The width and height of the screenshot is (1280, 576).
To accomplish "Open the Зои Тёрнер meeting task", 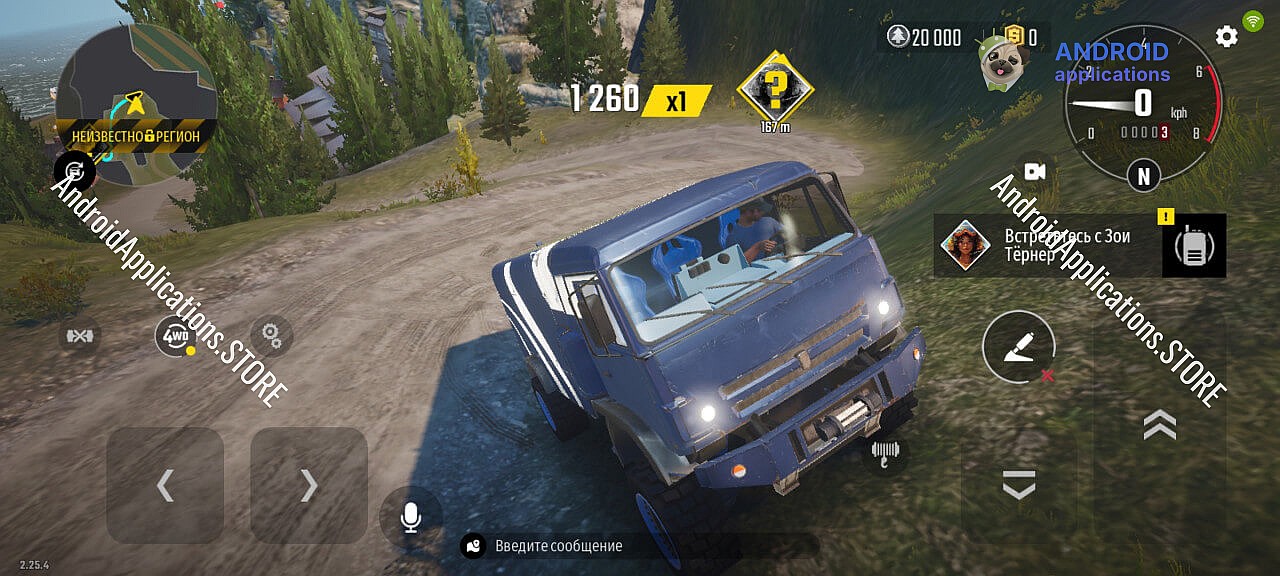I will pos(1045,245).
